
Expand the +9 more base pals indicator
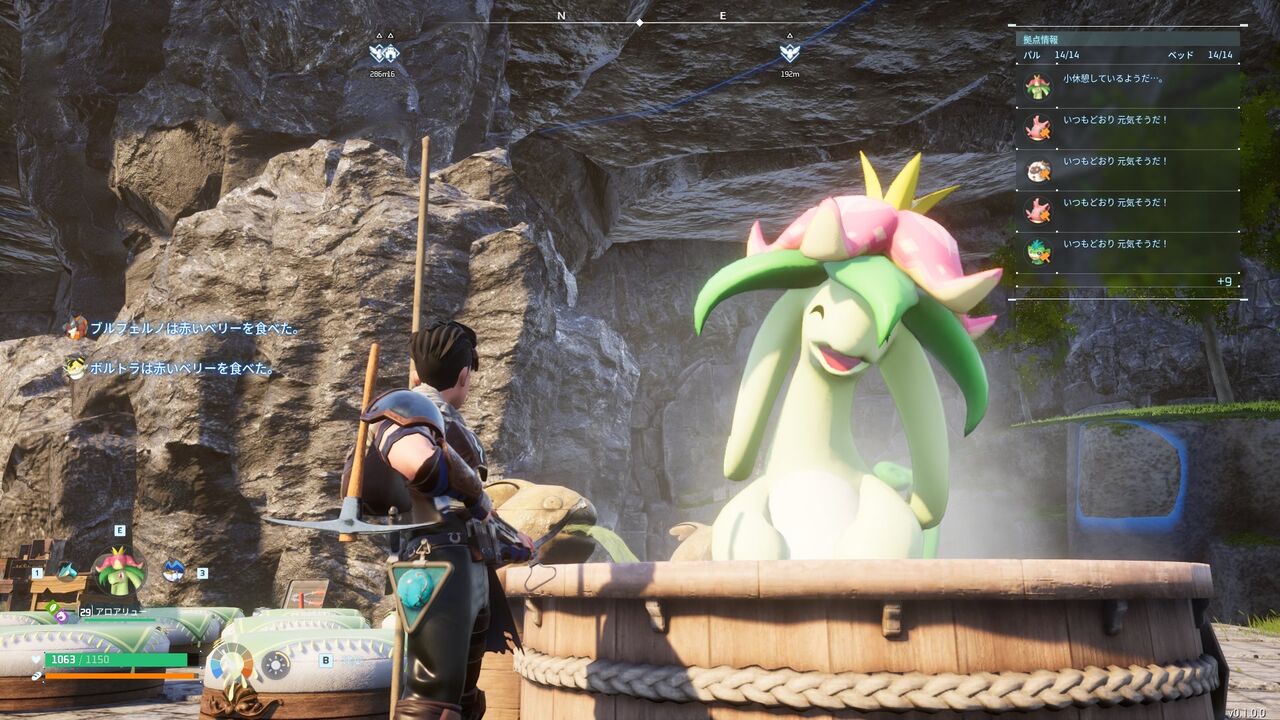pyautogui.click(x=1224, y=281)
